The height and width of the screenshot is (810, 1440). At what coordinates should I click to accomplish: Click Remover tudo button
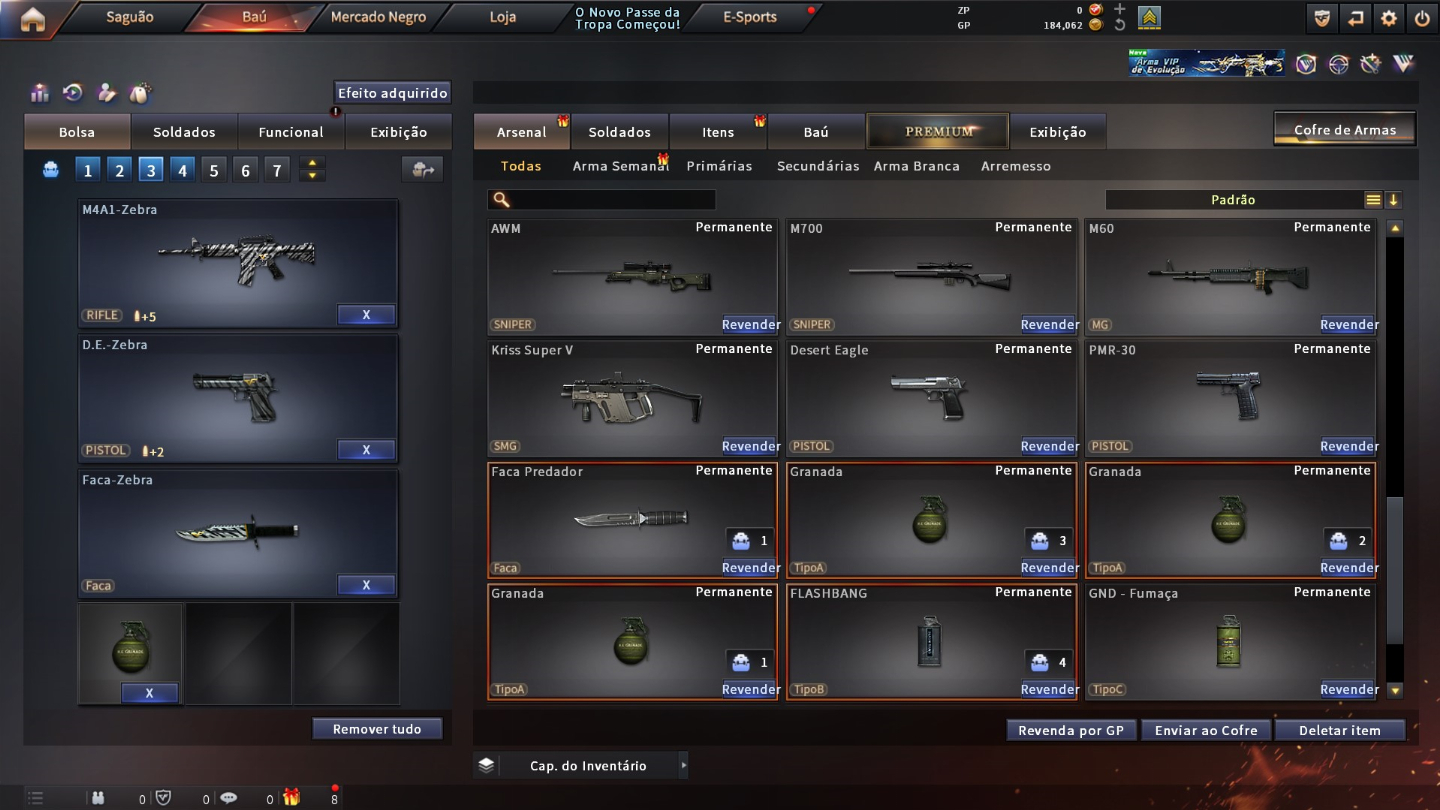point(377,729)
